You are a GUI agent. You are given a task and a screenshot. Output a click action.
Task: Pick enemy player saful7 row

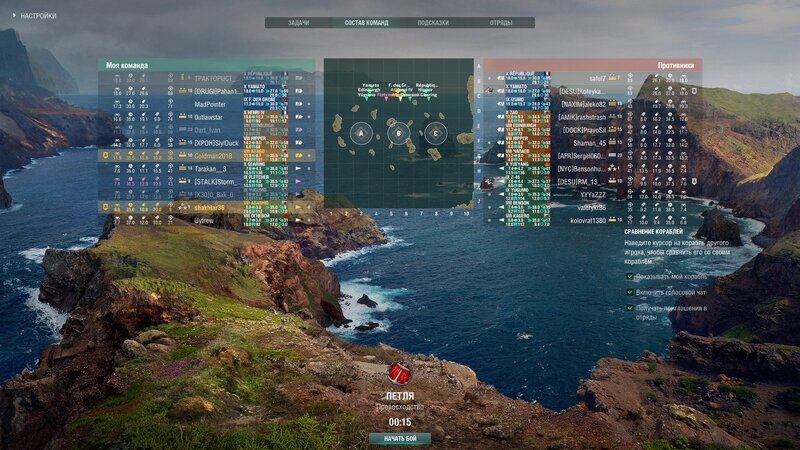tap(597, 78)
